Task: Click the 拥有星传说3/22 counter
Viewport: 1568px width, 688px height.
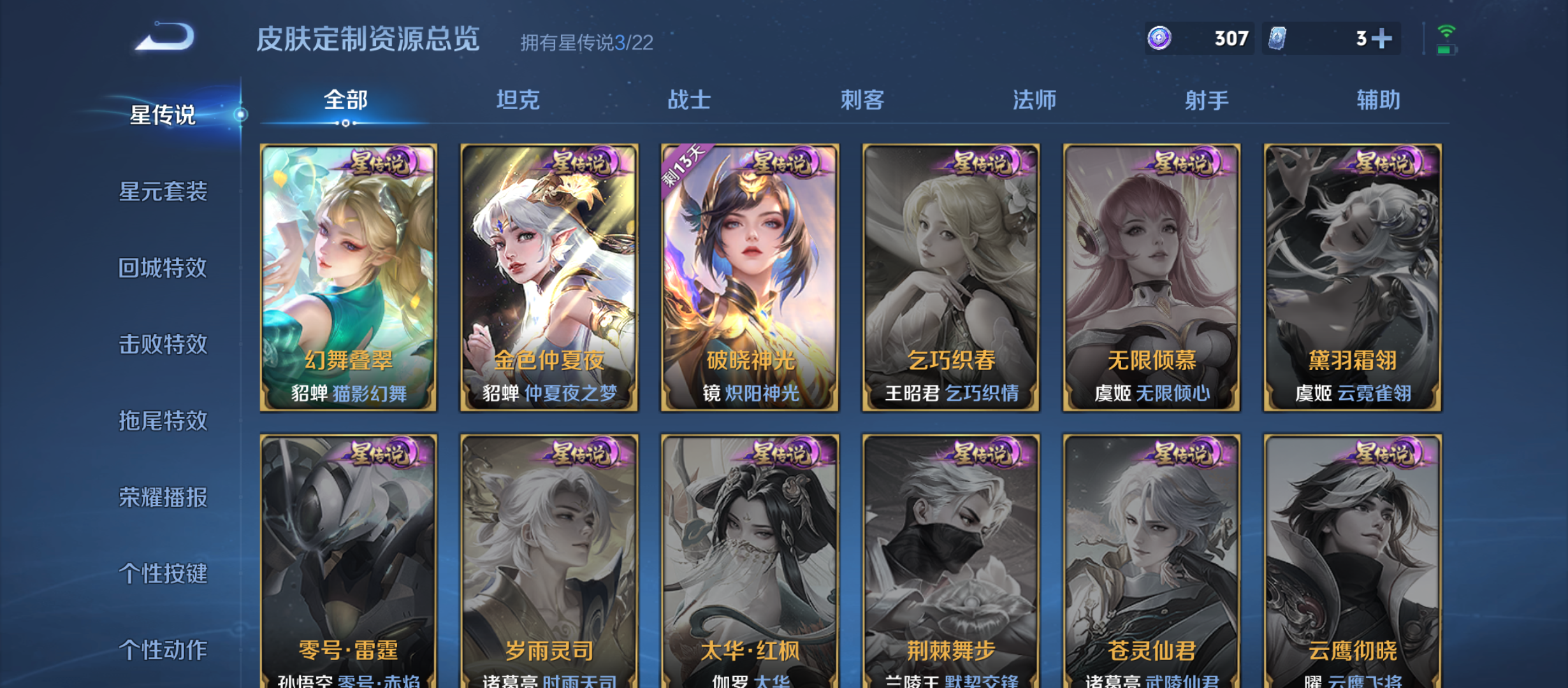Action: coord(588,43)
